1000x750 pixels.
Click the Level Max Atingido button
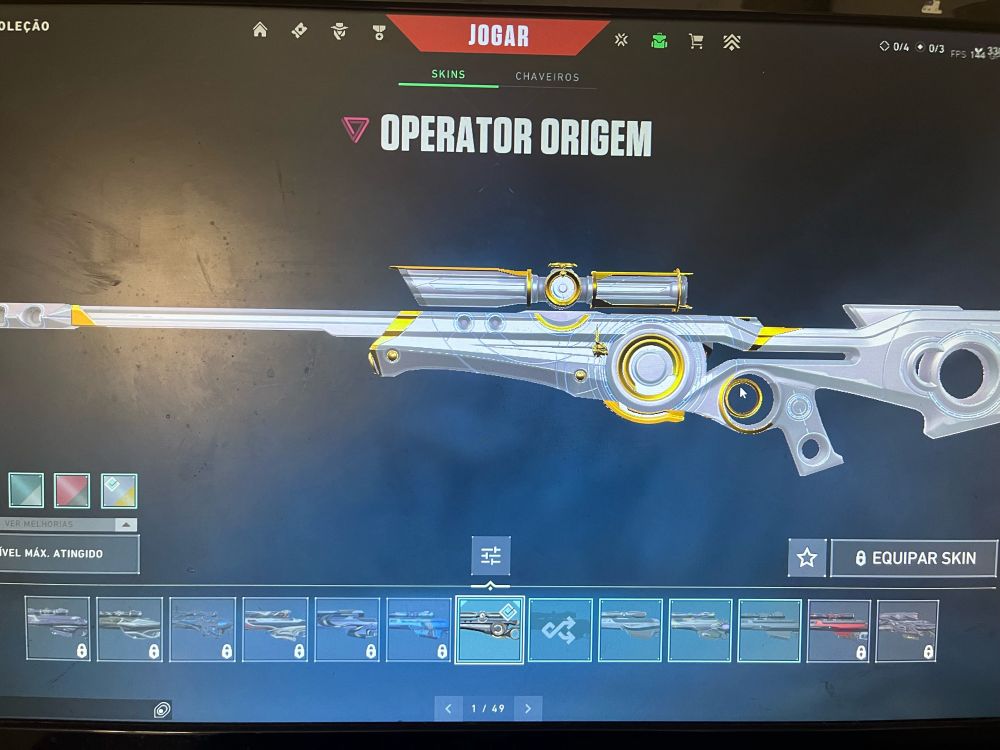[68, 552]
